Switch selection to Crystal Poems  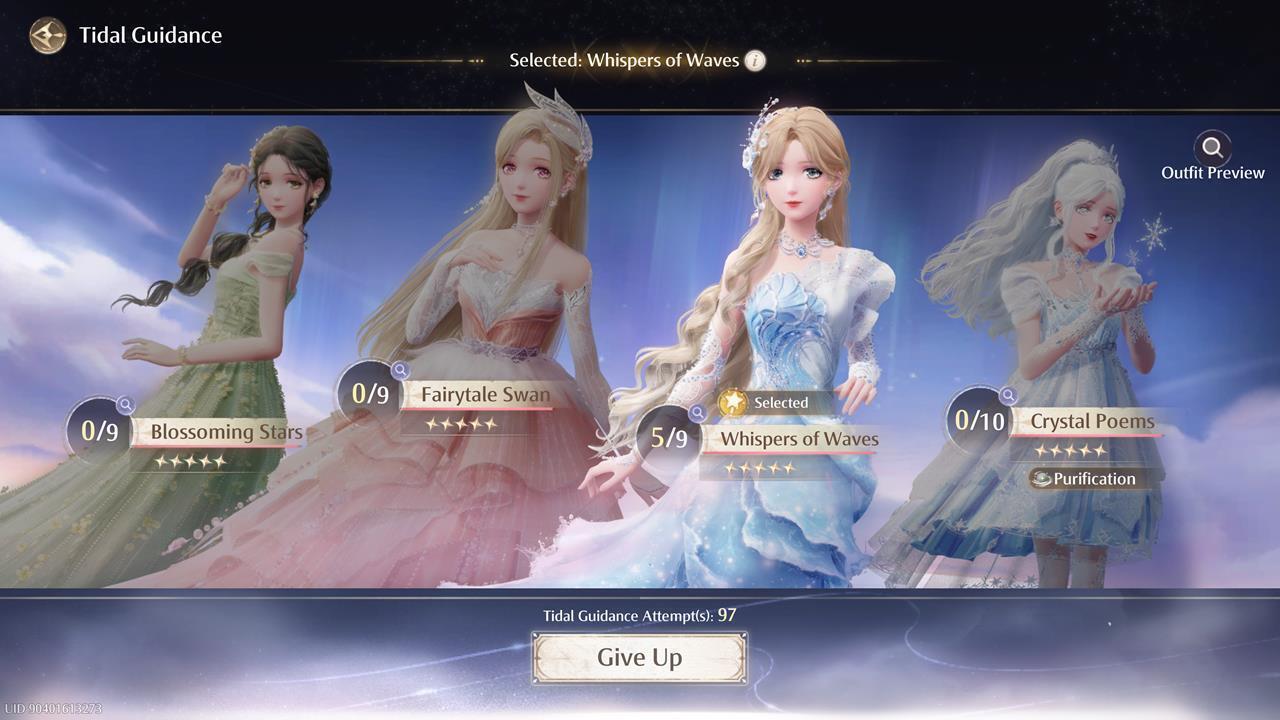1091,421
